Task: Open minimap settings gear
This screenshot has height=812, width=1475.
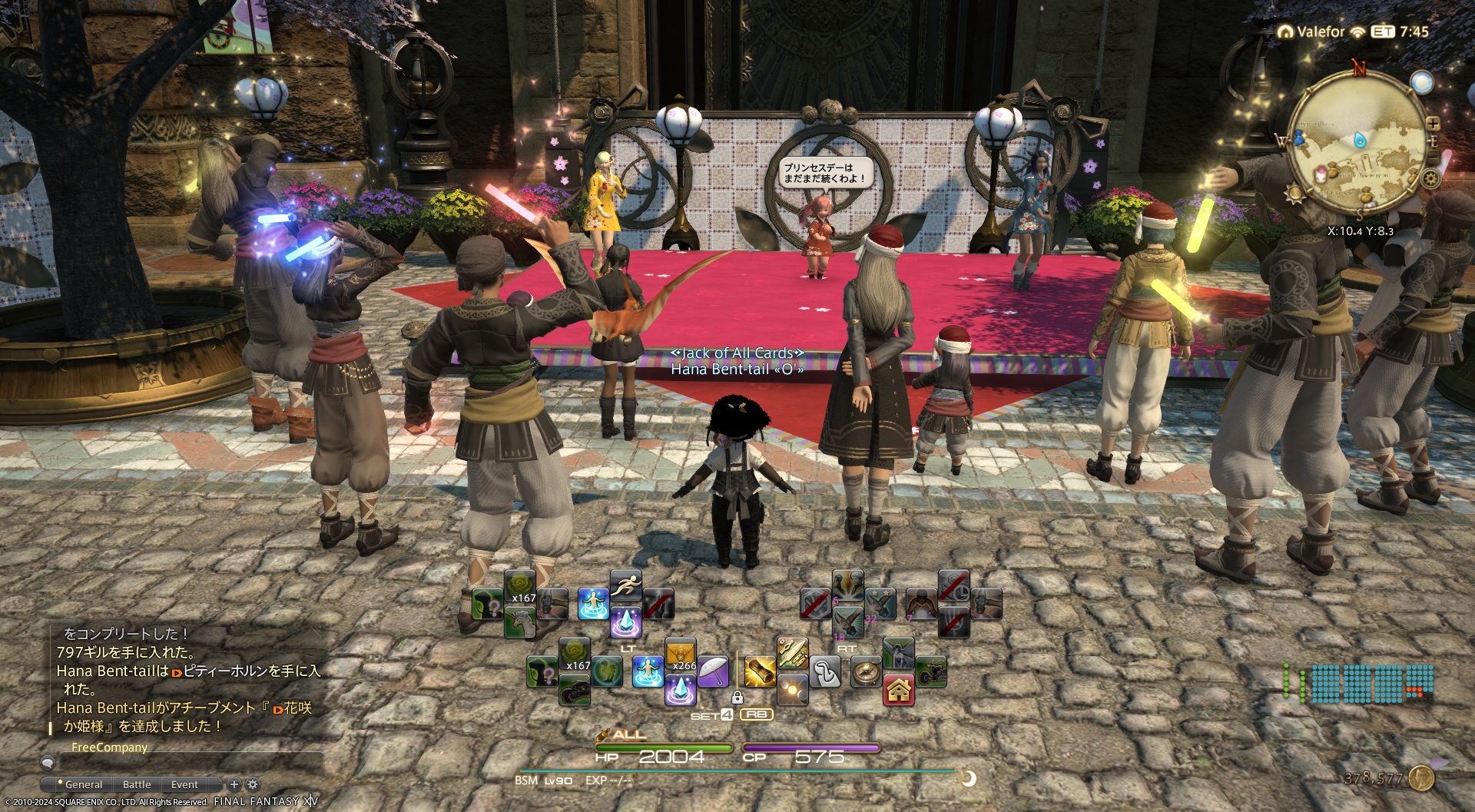Action: coord(1430,179)
